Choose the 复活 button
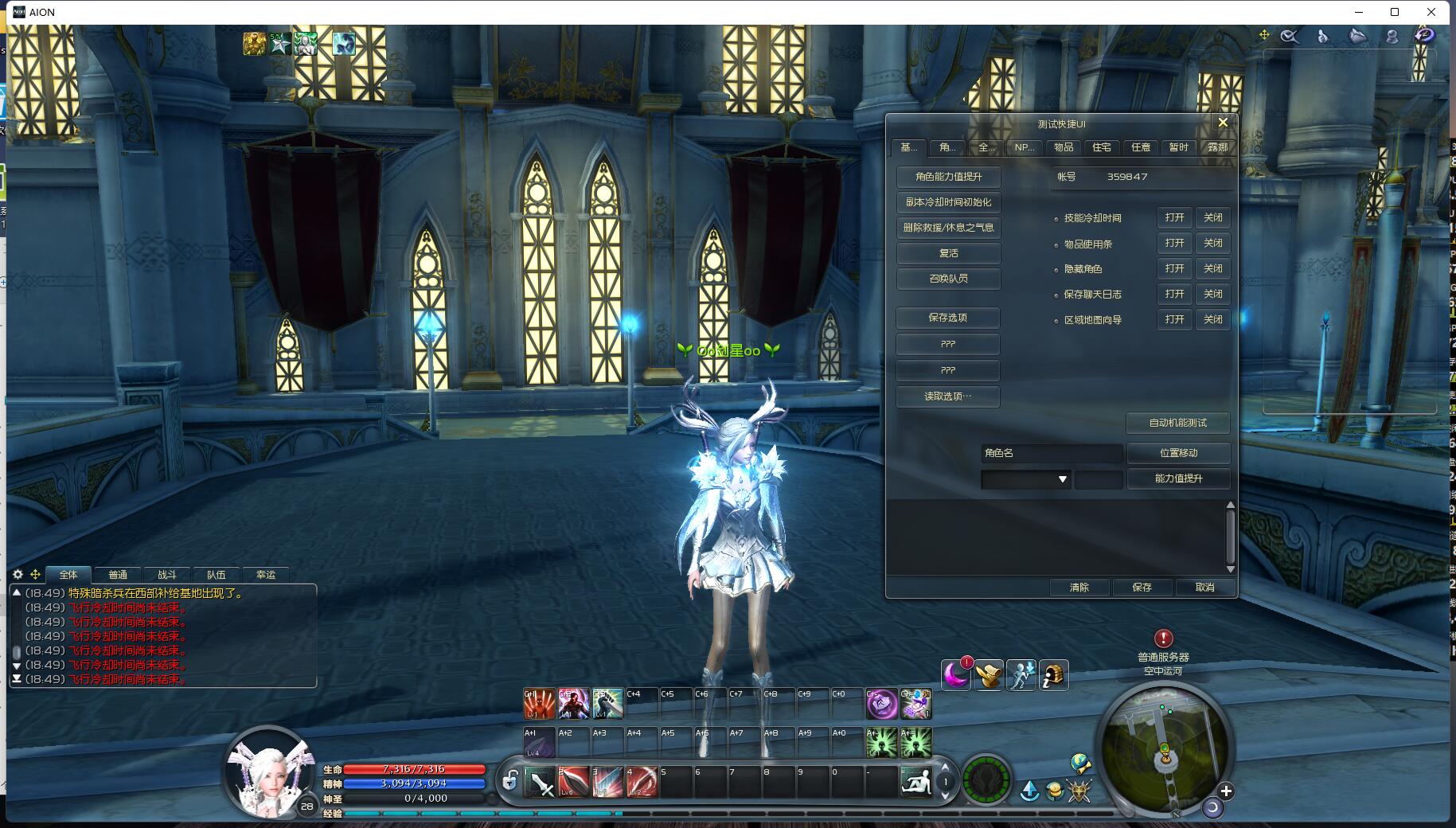This screenshot has height=828, width=1456. (948, 253)
